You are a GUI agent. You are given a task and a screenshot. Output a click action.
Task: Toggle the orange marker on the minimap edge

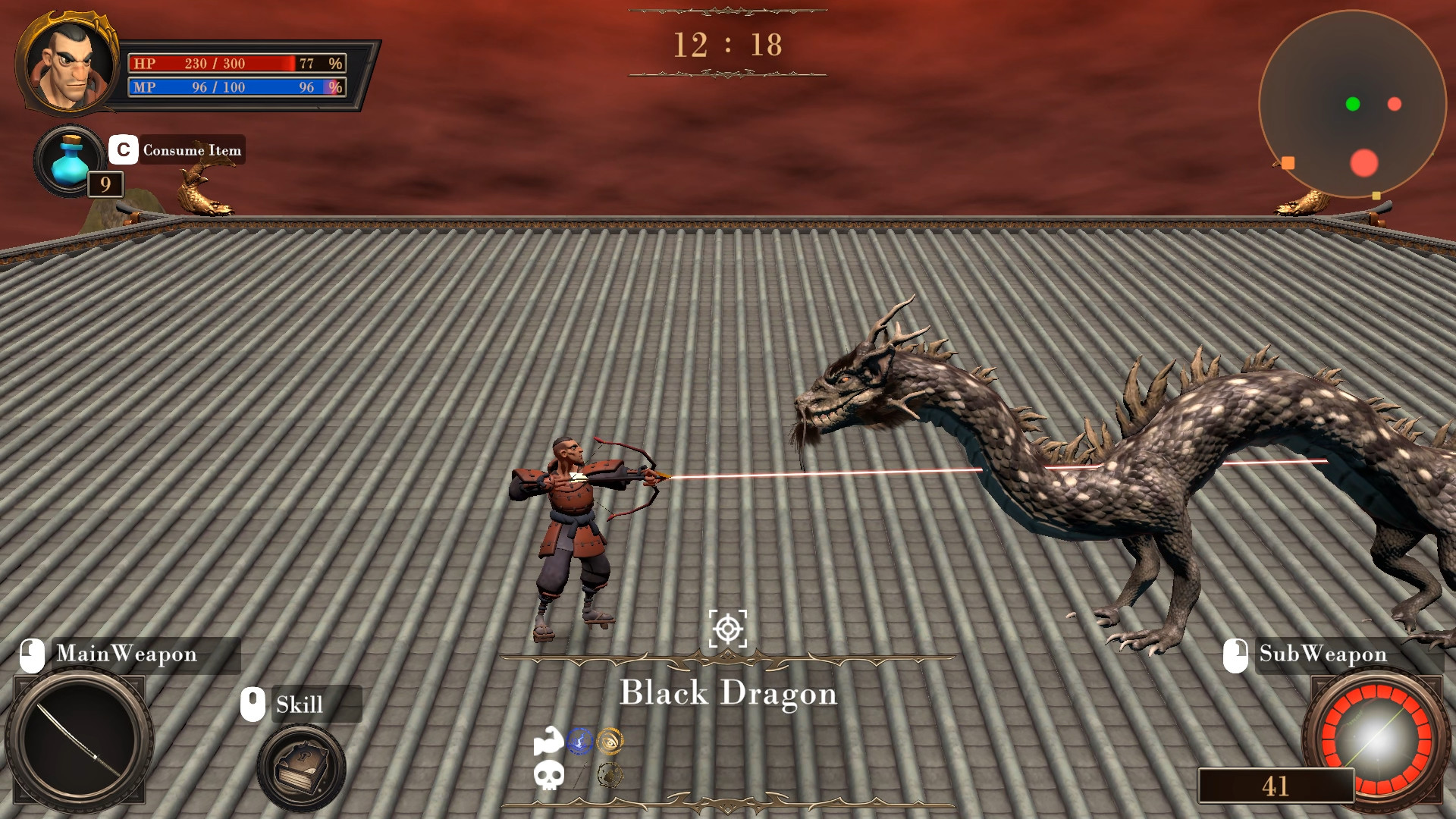coord(1288,163)
